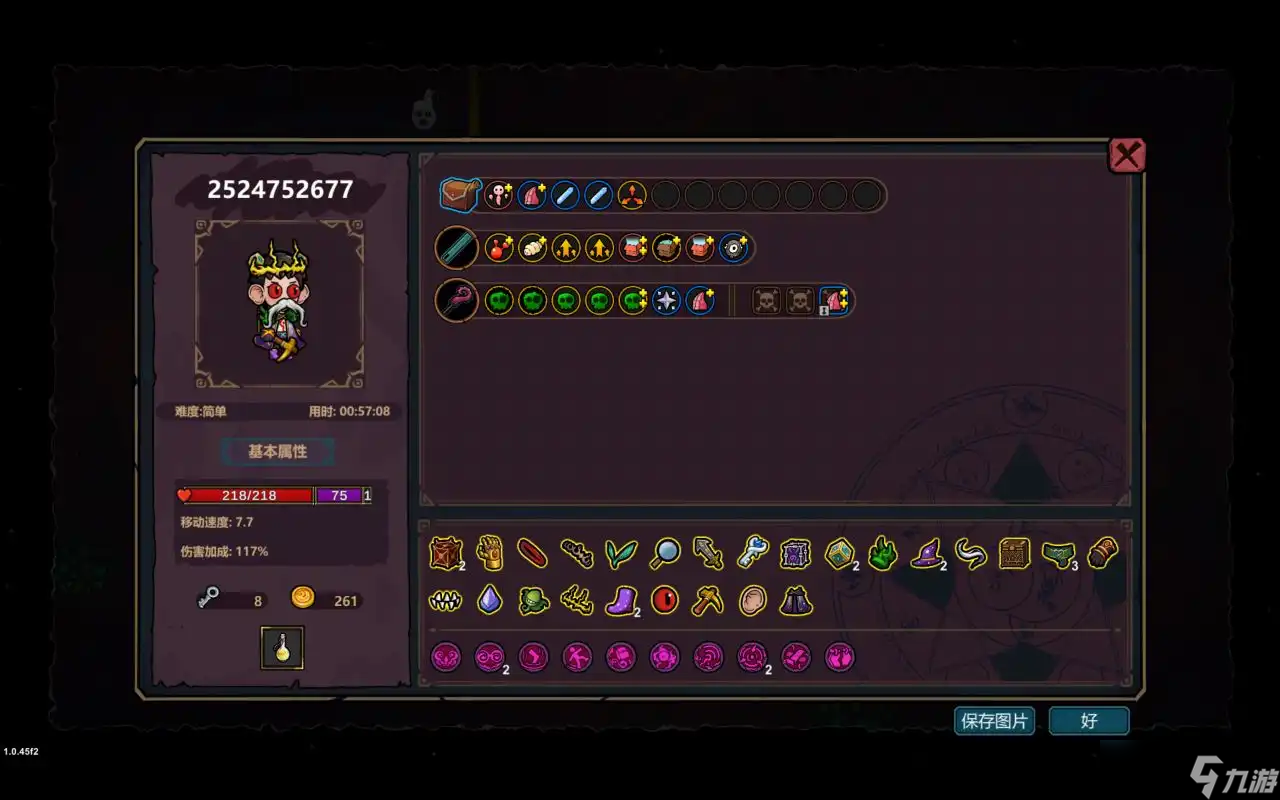Select the purple wizard hat relic
This screenshot has width=1280, height=800.
coord(926,553)
